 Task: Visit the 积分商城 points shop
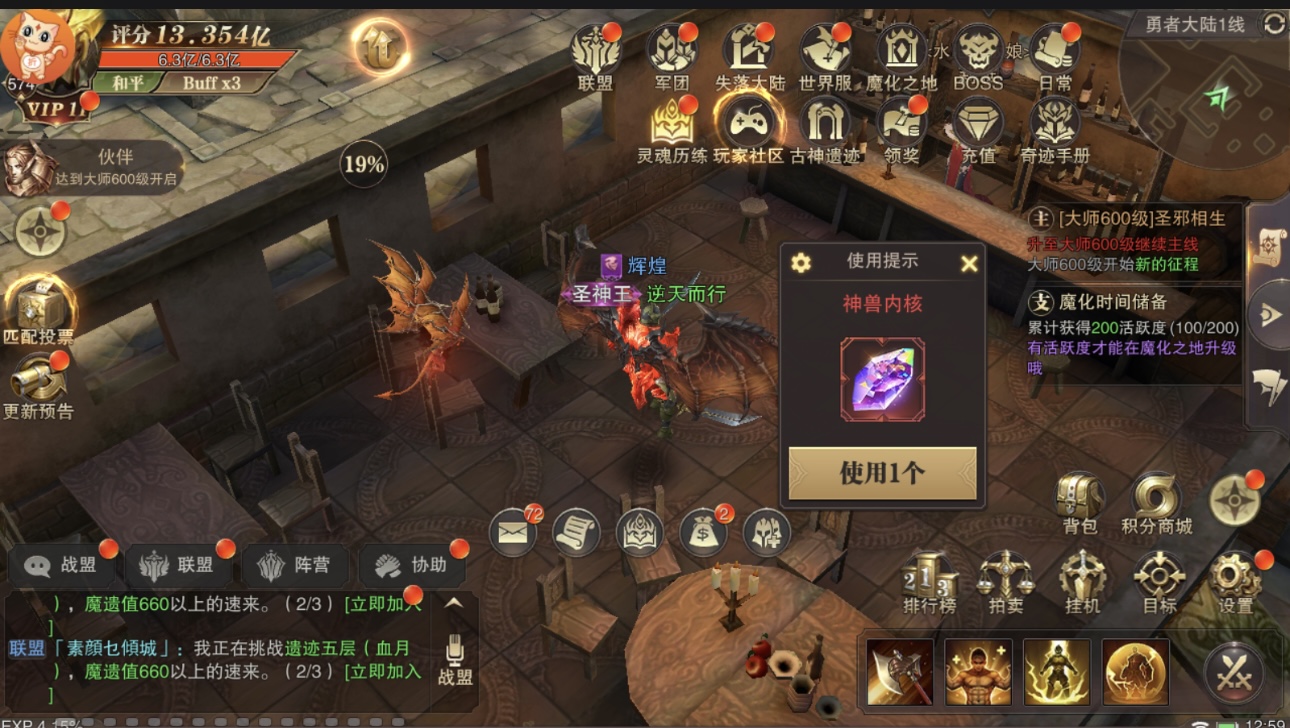click(1156, 503)
